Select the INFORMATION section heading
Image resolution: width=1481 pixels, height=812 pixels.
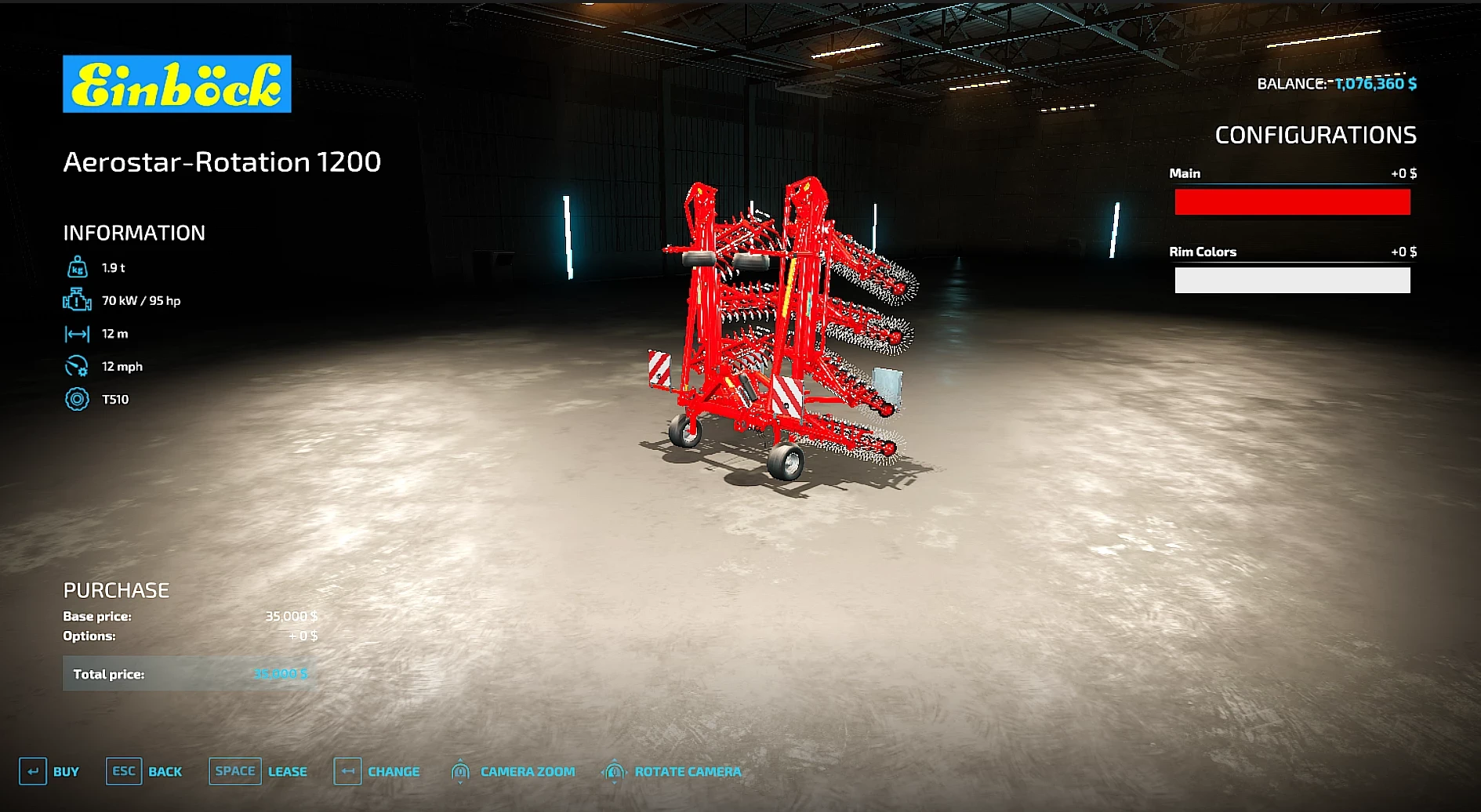[133, 233]
